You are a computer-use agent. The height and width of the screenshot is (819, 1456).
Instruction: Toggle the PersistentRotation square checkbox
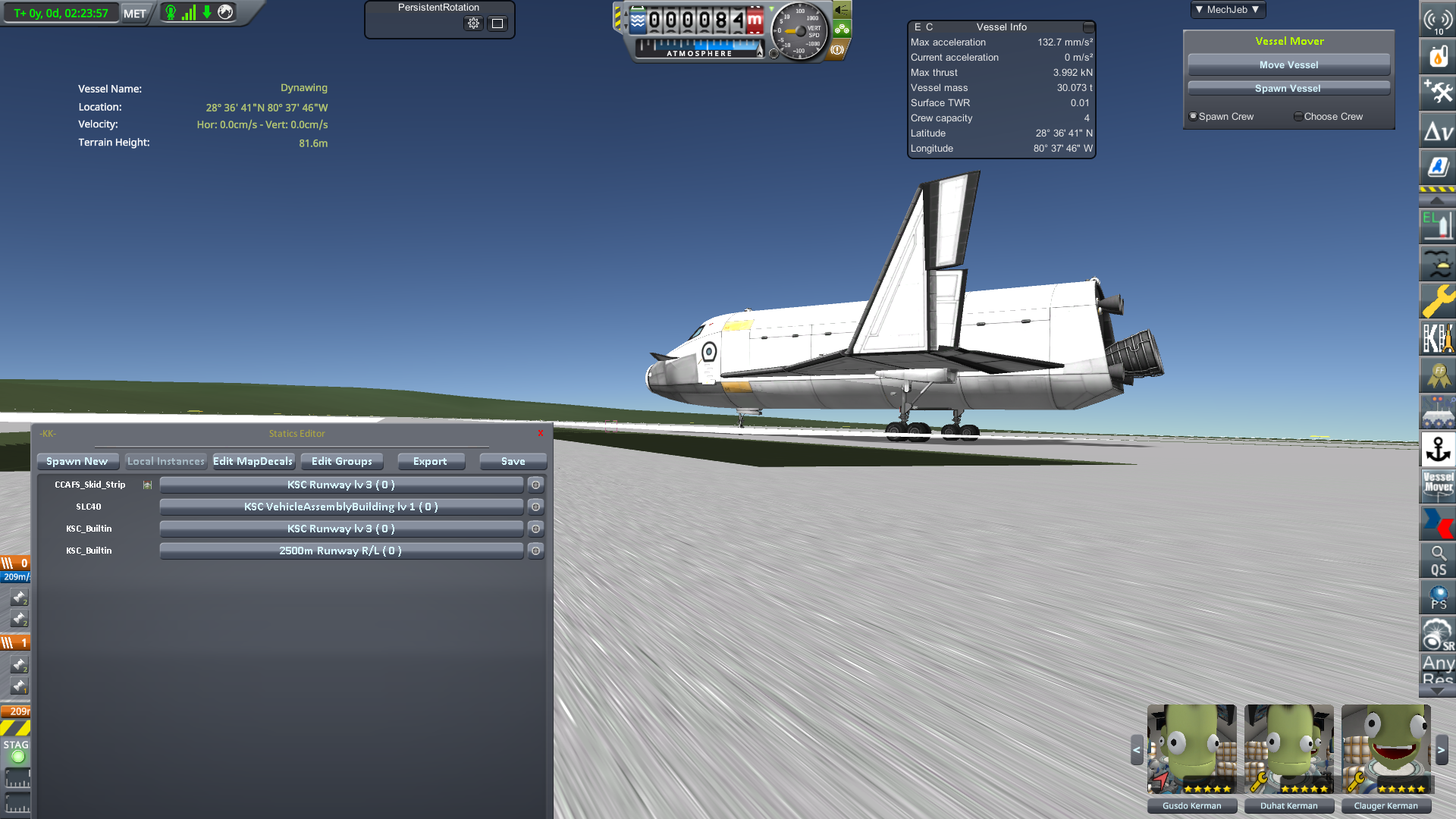tap(497, 24)
